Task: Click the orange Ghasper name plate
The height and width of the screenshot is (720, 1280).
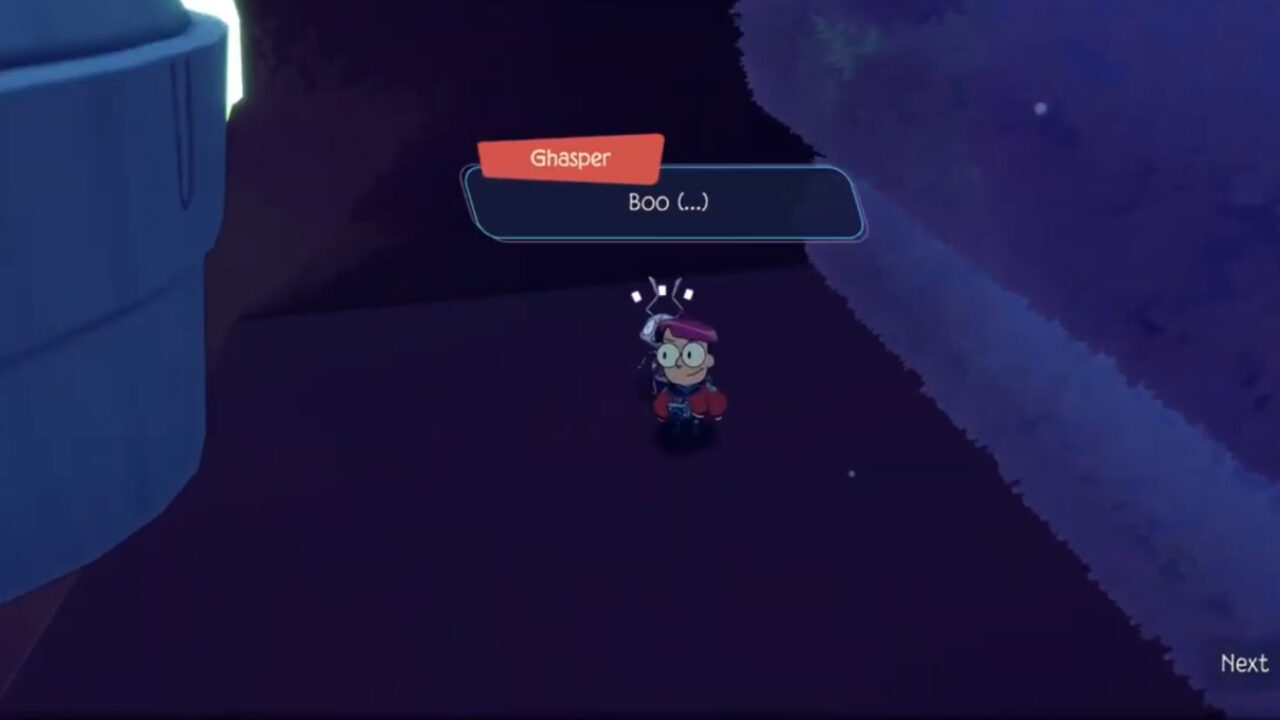Action: (x=571, y=157)
